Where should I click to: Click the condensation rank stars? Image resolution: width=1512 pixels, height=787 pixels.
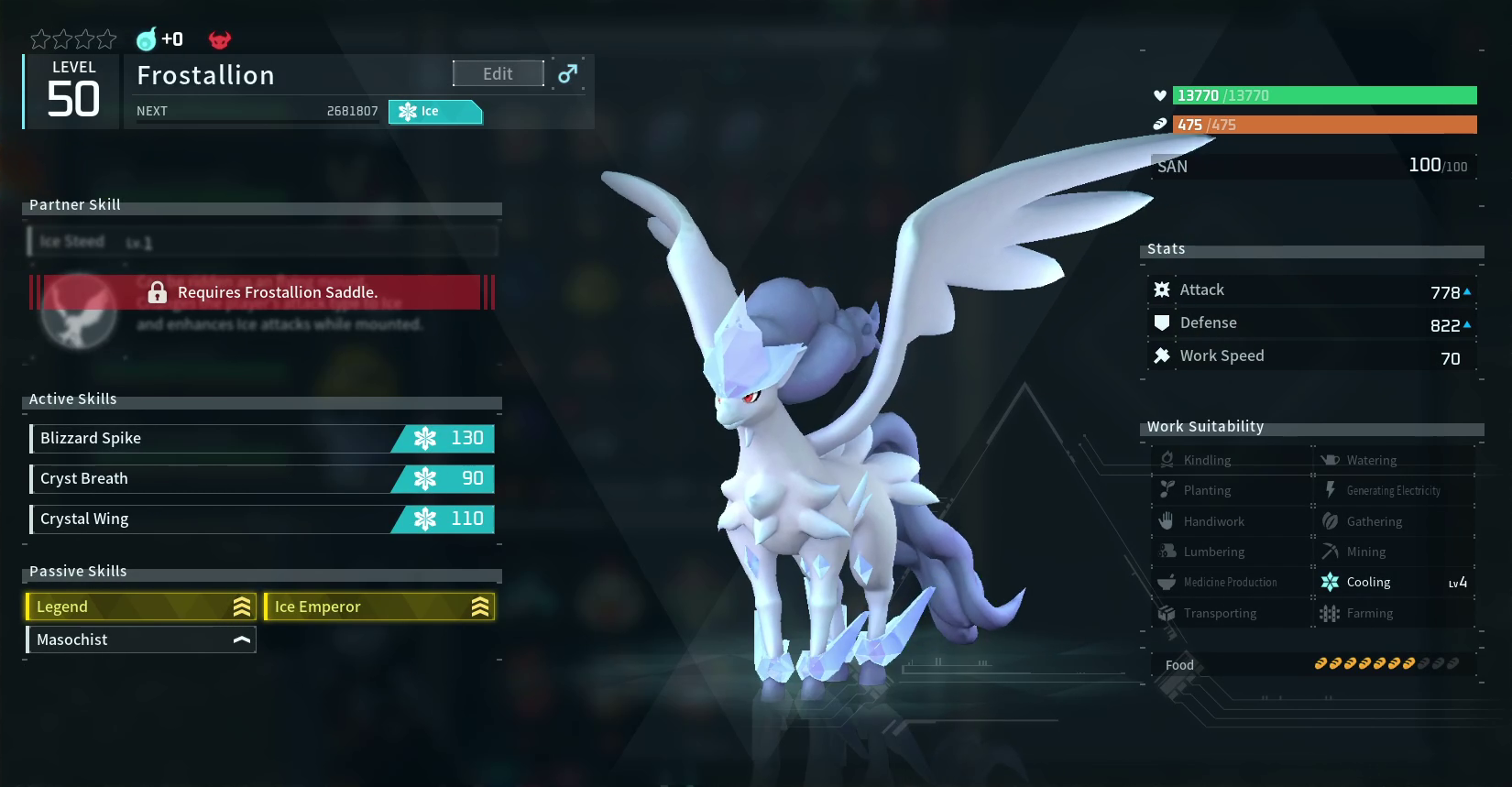(73, 39)
